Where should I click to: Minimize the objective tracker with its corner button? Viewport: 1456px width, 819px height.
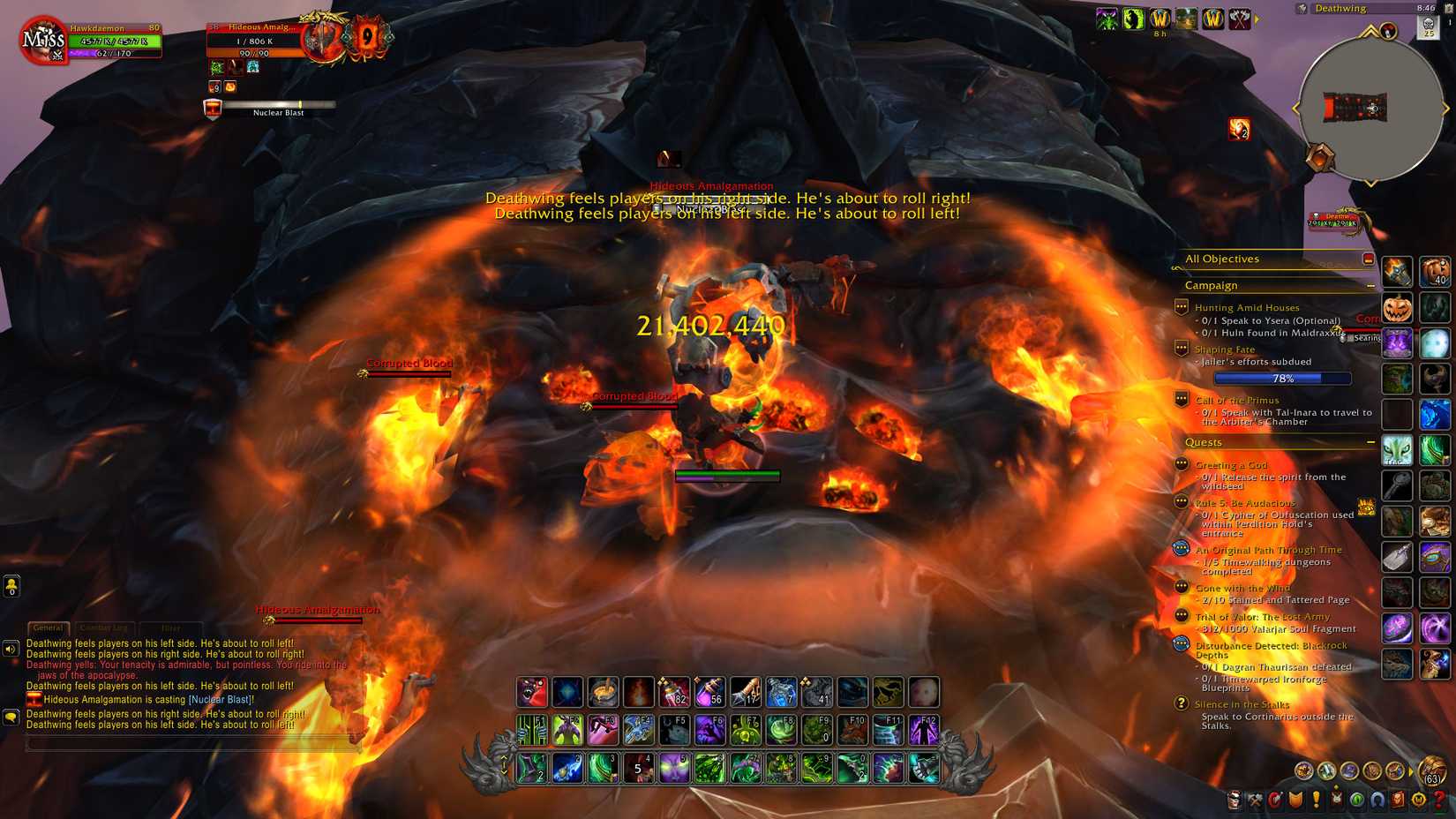point(1369,257)
